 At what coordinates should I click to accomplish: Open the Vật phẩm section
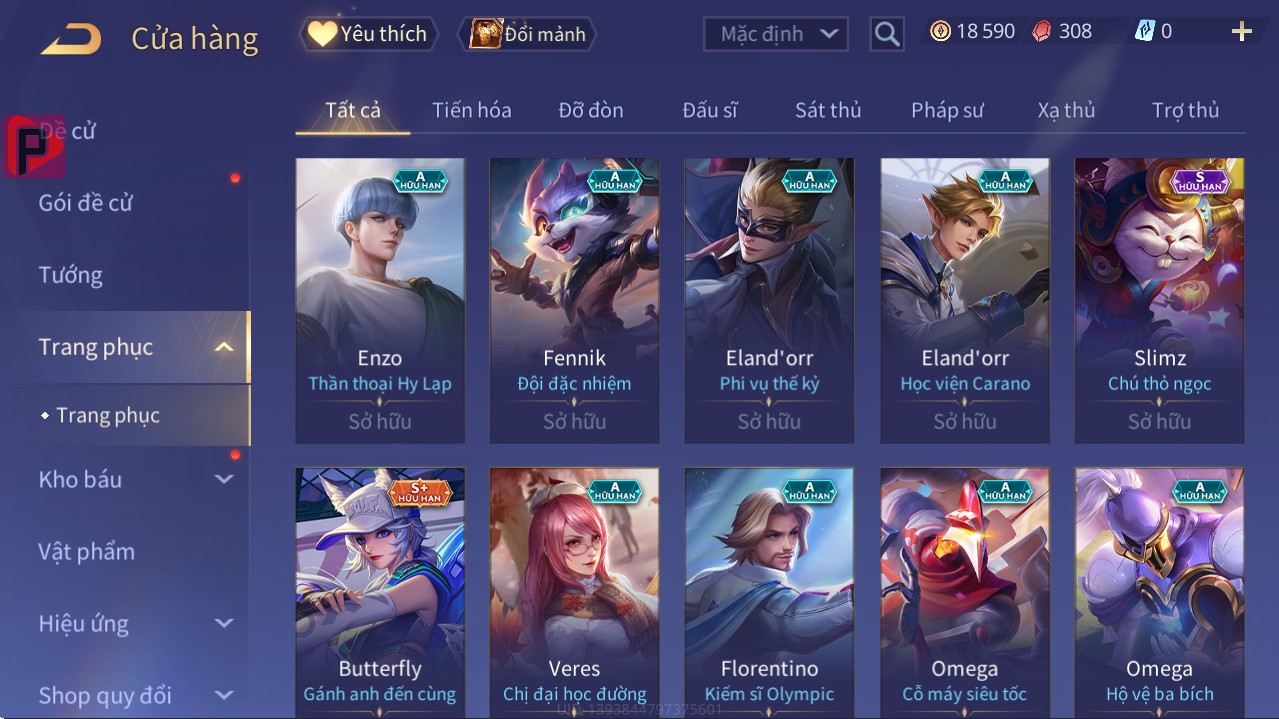pos(87,551)
